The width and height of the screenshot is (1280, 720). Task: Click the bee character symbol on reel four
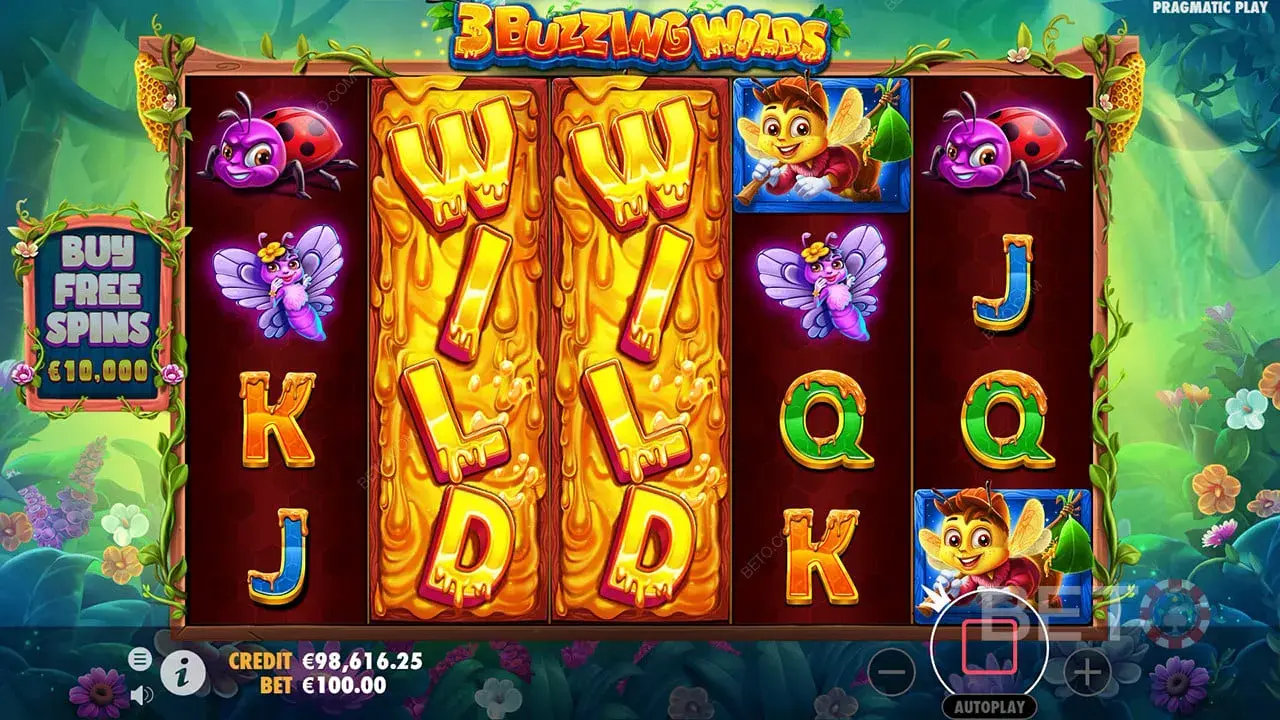pyautogui.click(x=822, y=145)
